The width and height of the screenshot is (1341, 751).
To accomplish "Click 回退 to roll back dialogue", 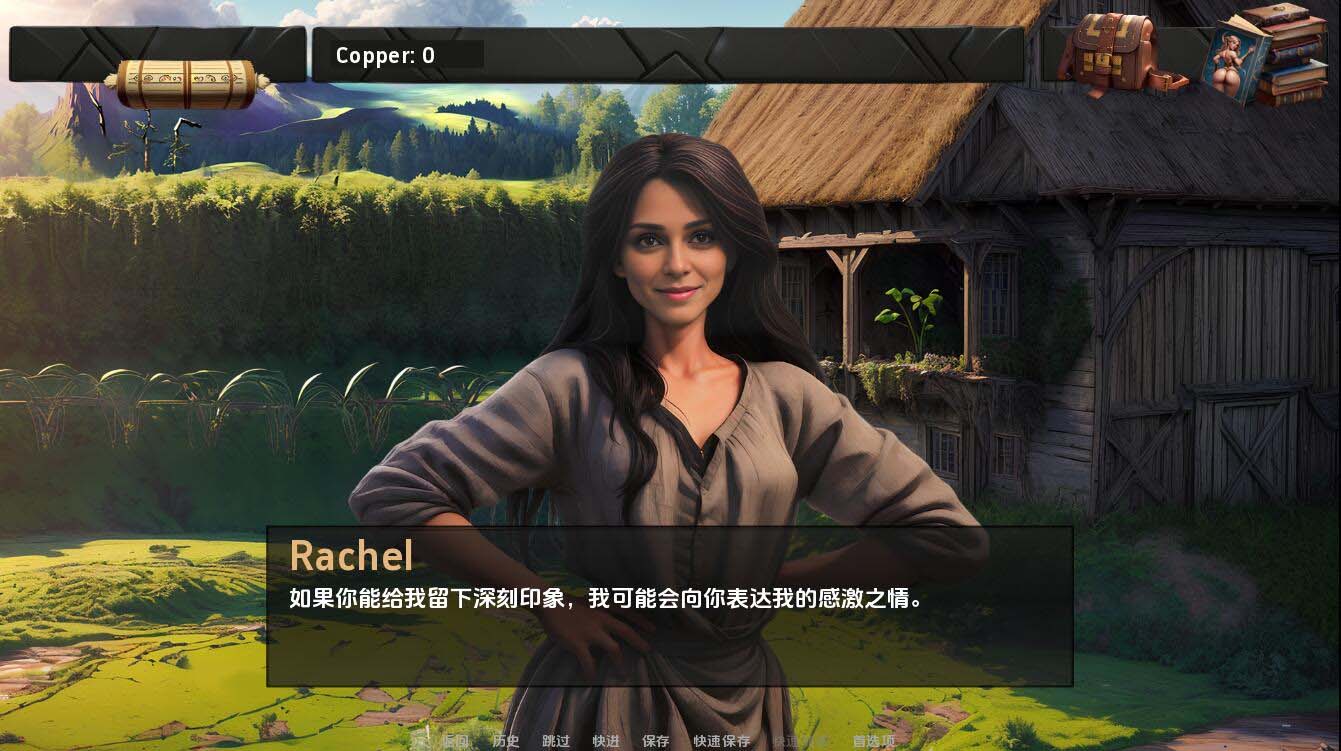I will [x=455, y=741].
